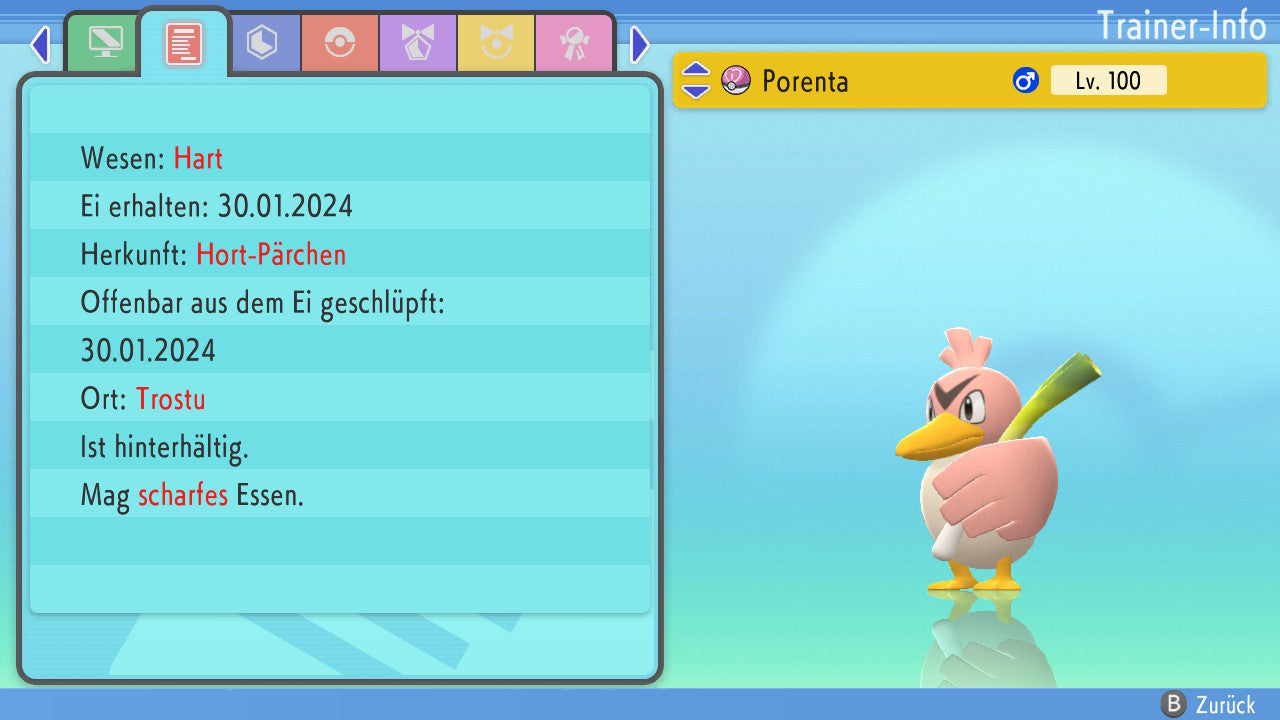1280x720 pixels.
Task: Click the right arrow beside the tabs
Action: click(640, 44)
